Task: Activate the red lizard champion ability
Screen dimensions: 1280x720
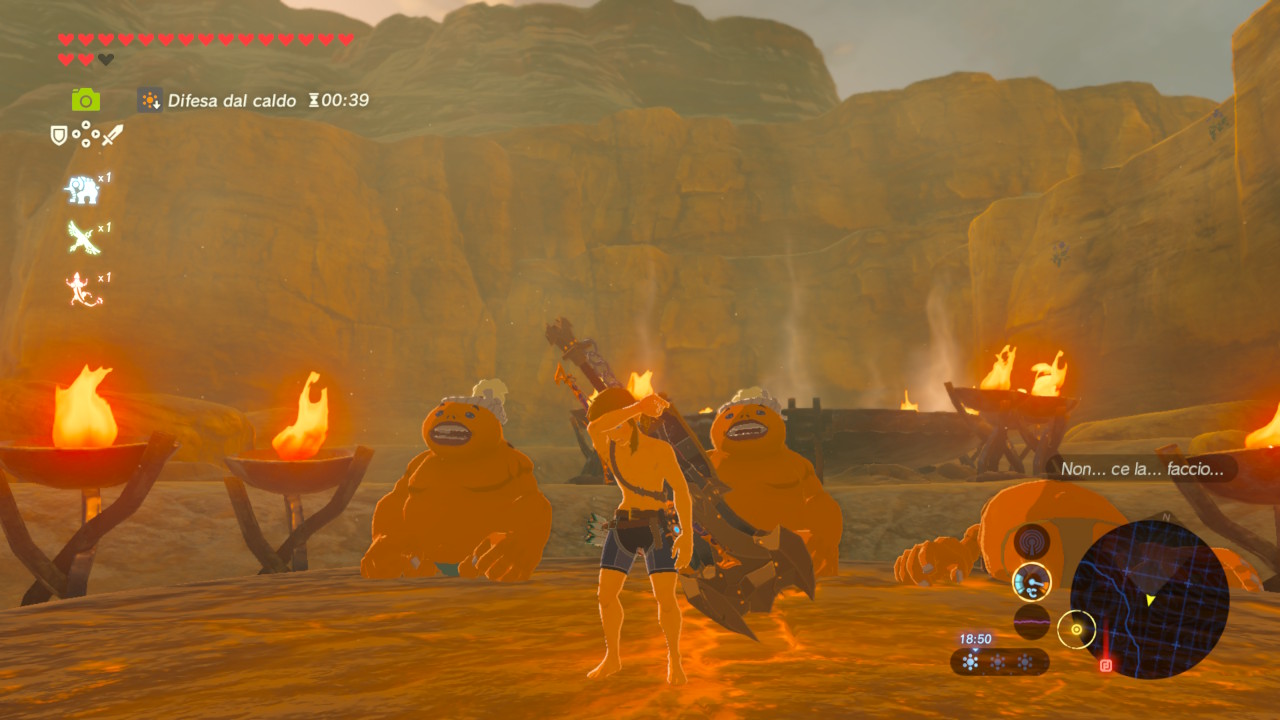Action: [82, 289]
